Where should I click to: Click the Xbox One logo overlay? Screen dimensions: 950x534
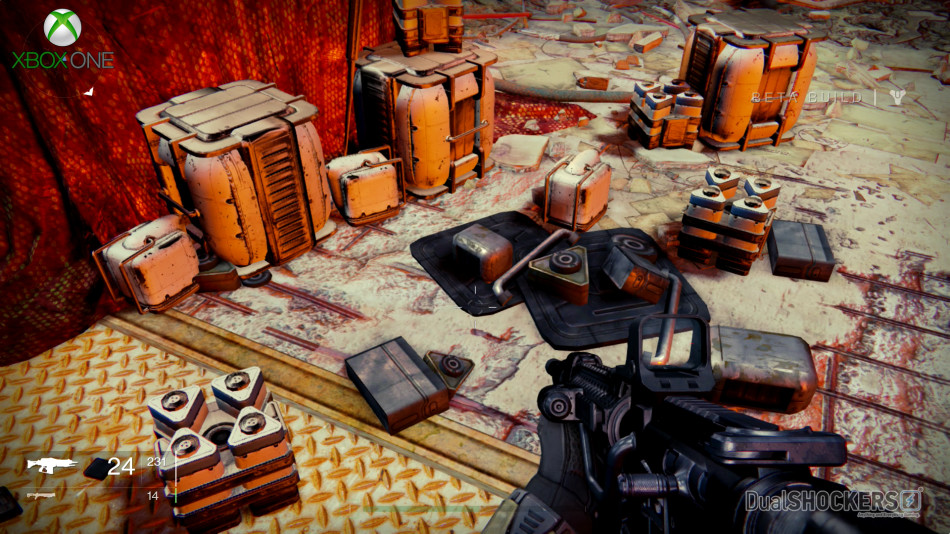click(62, 40)
